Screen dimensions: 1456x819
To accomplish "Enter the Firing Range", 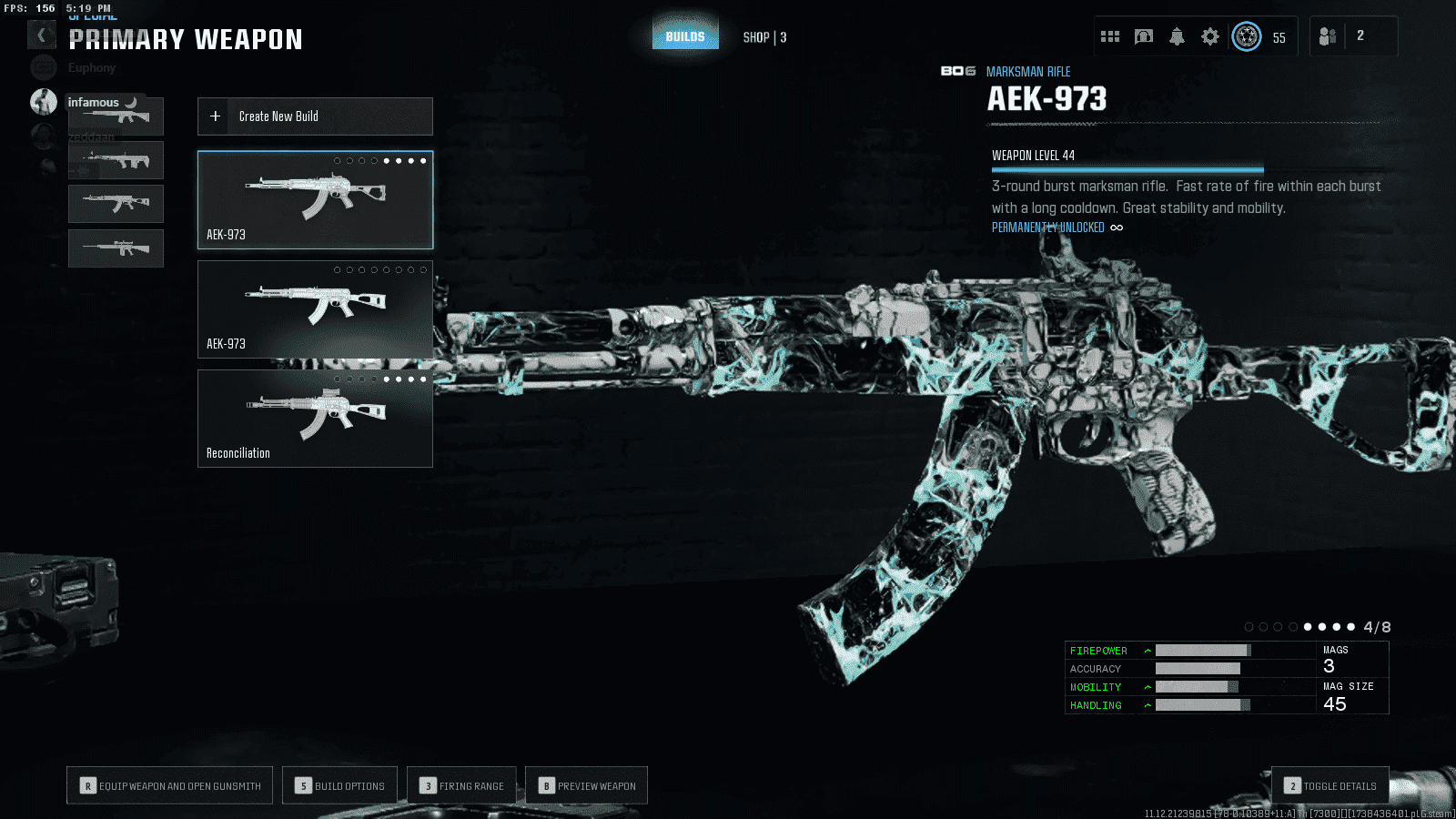I will coord(462,785).
